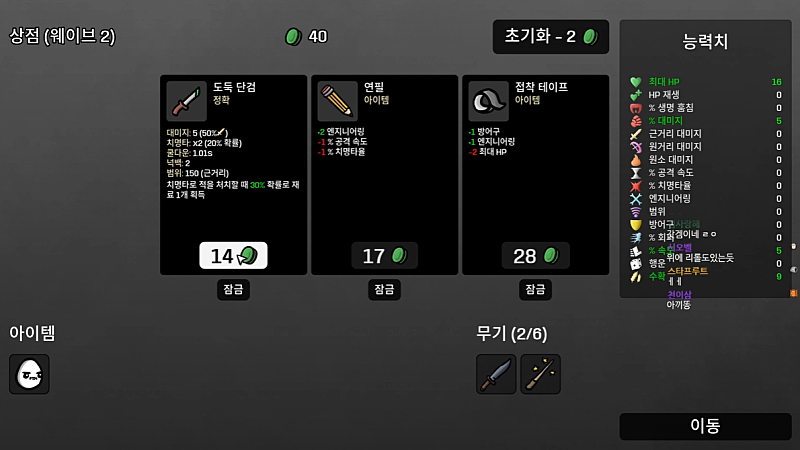800x450 pixels.
Task: Select the wand in the weapon slots
Action: point(540,374)
